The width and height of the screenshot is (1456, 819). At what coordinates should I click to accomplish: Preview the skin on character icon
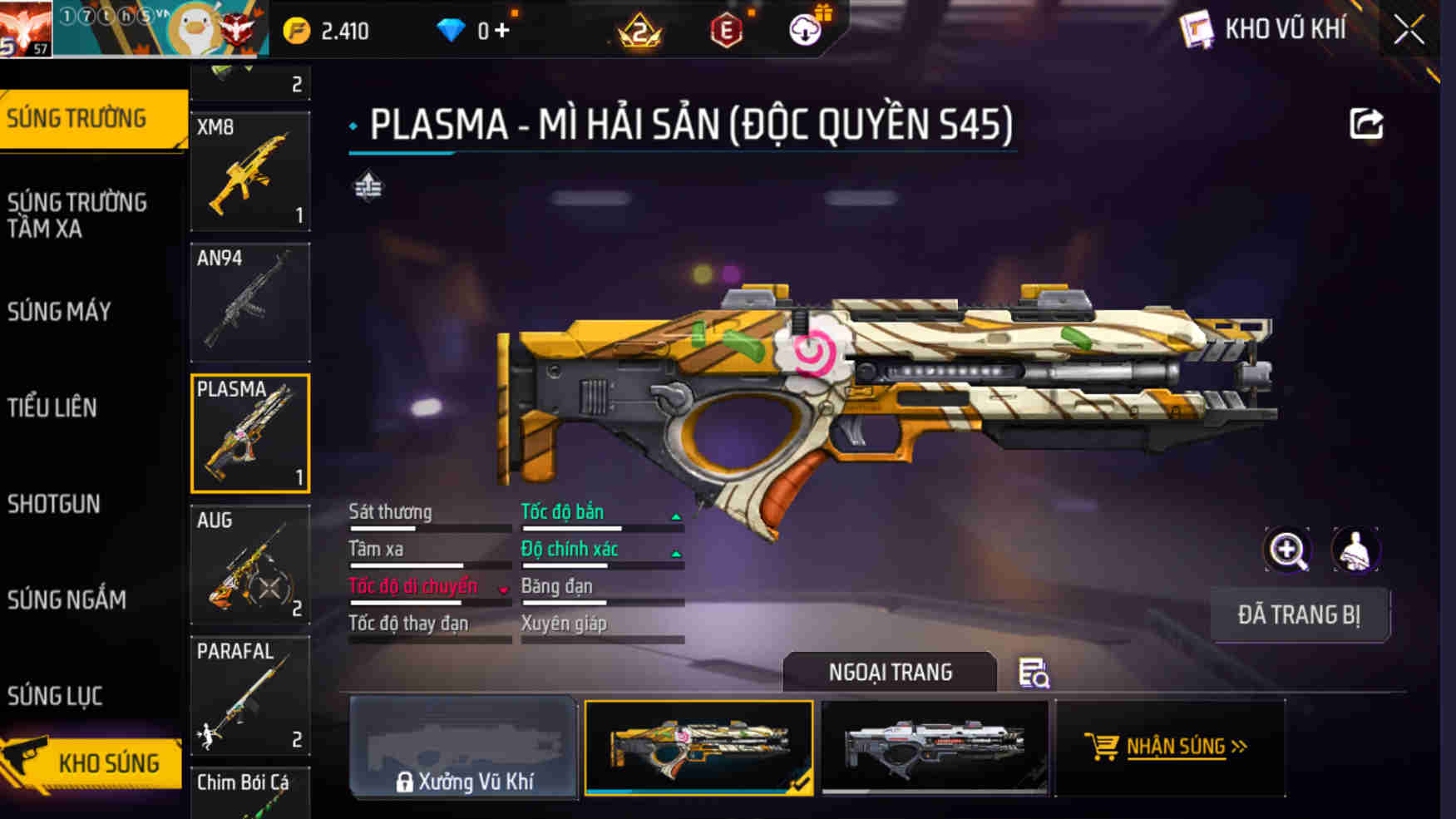pos(1355,550)
